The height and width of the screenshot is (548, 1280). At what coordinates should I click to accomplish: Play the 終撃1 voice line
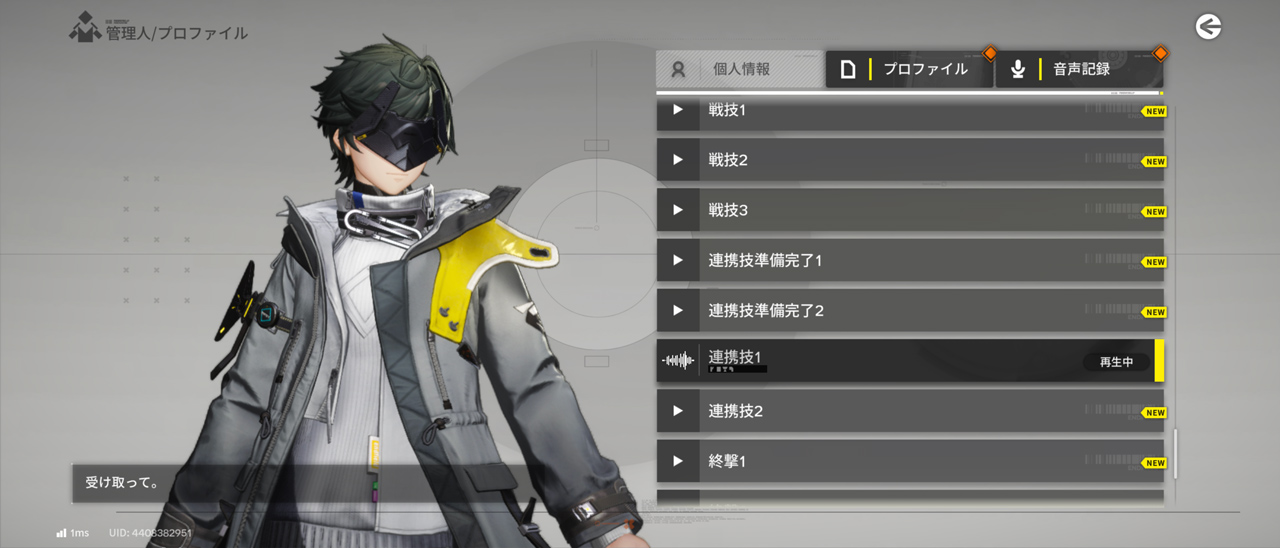click(678, 461)
